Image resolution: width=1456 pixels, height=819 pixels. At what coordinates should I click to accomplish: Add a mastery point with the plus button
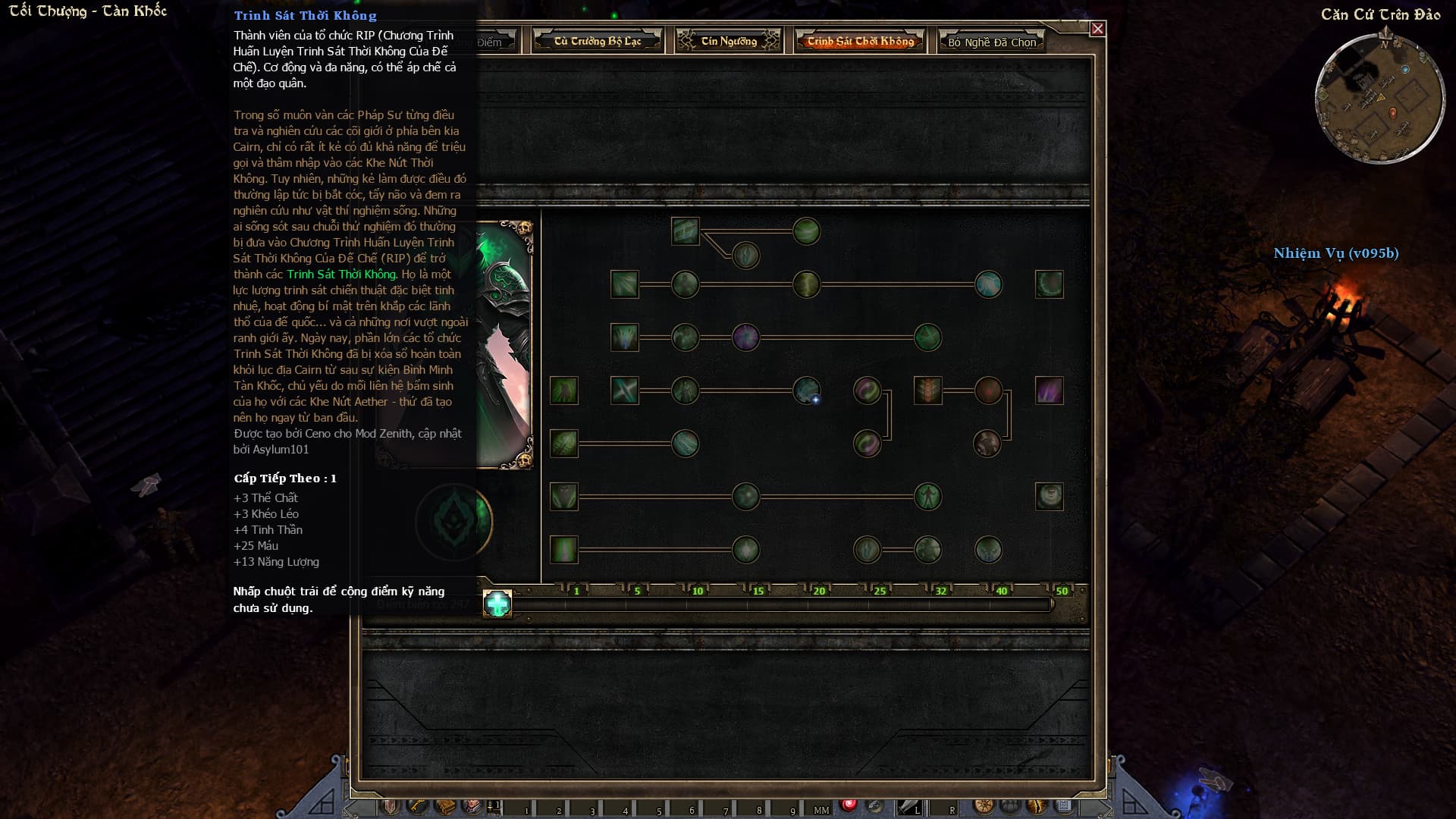coord(497,604)
